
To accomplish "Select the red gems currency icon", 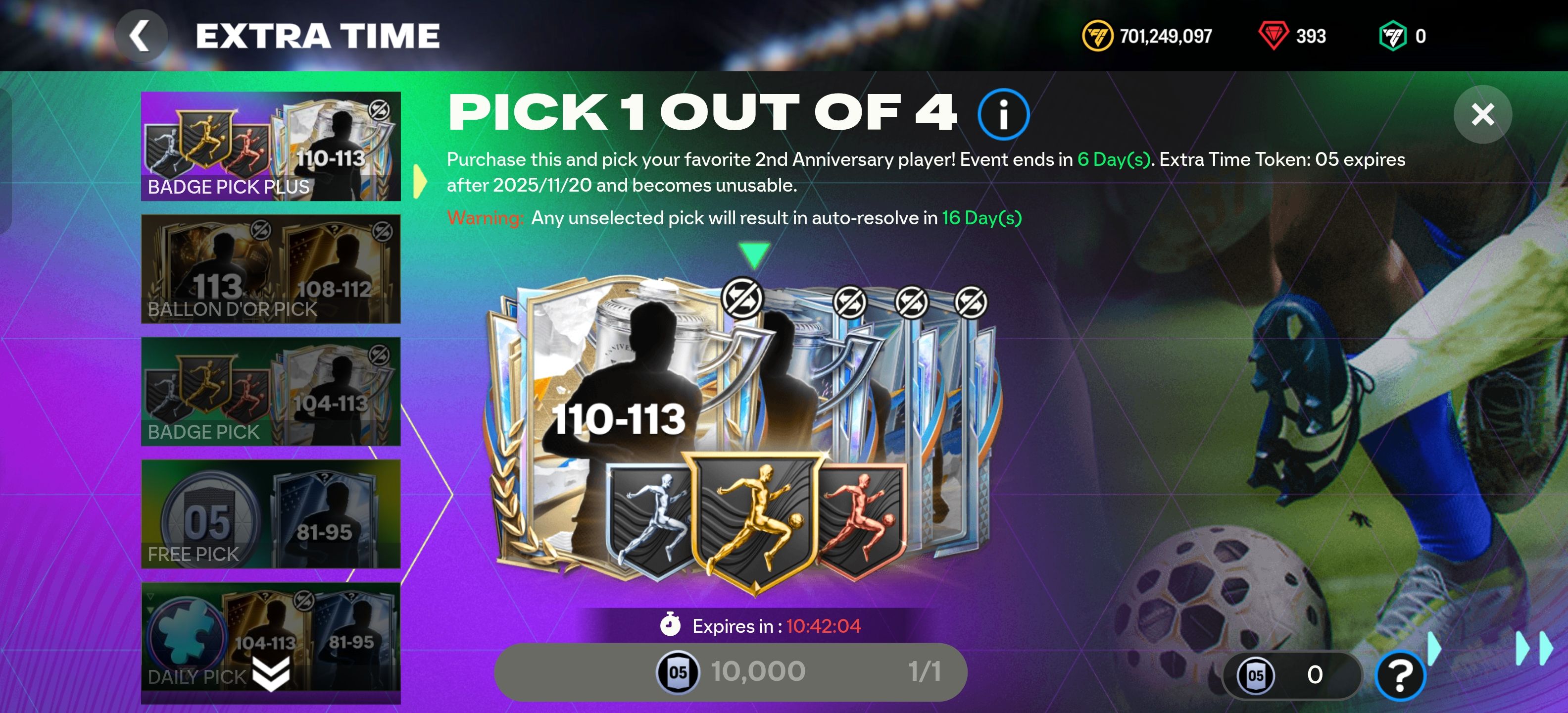I will 1274,35.
